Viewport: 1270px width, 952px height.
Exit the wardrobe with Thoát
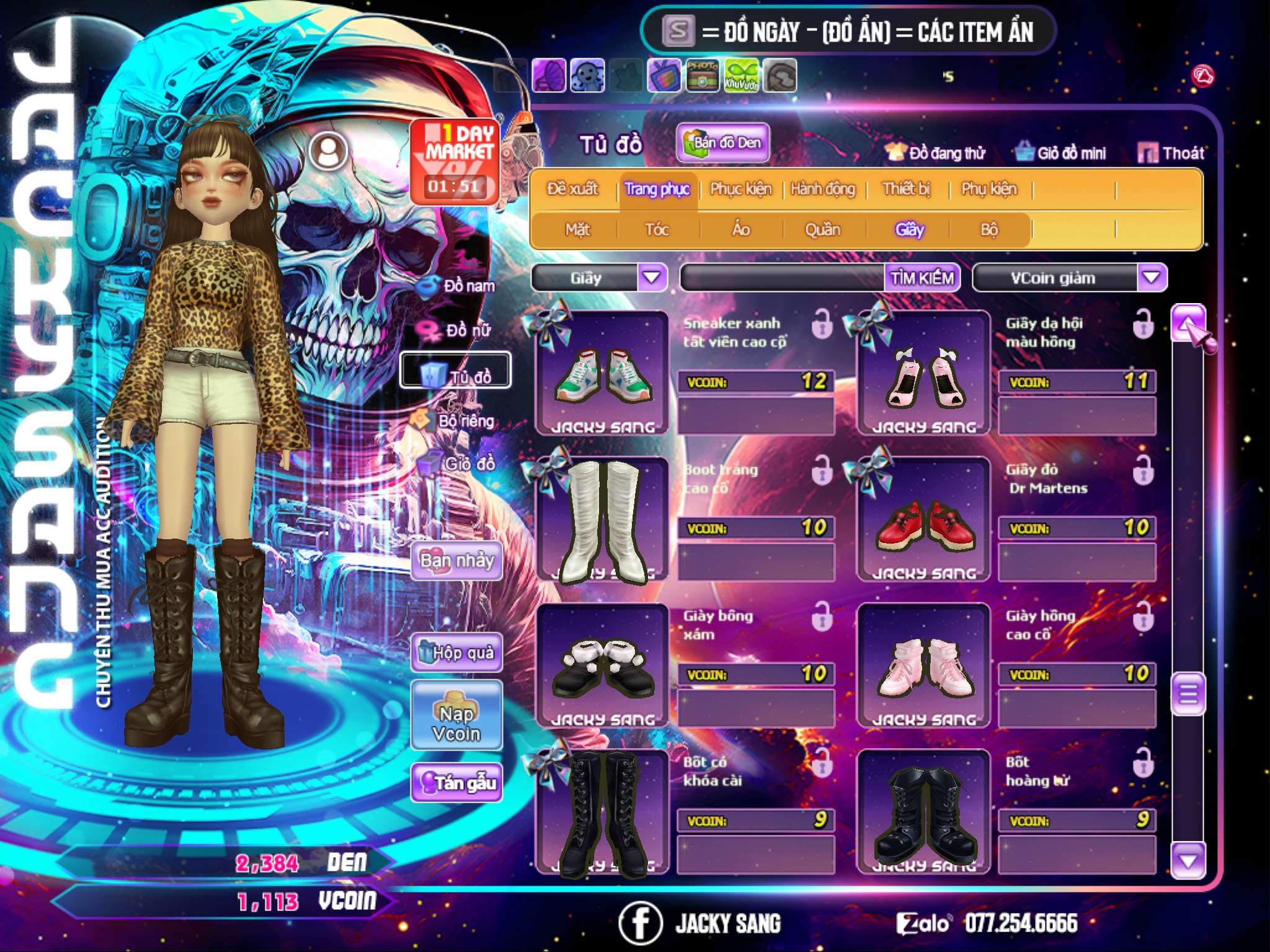(1171, 152)
